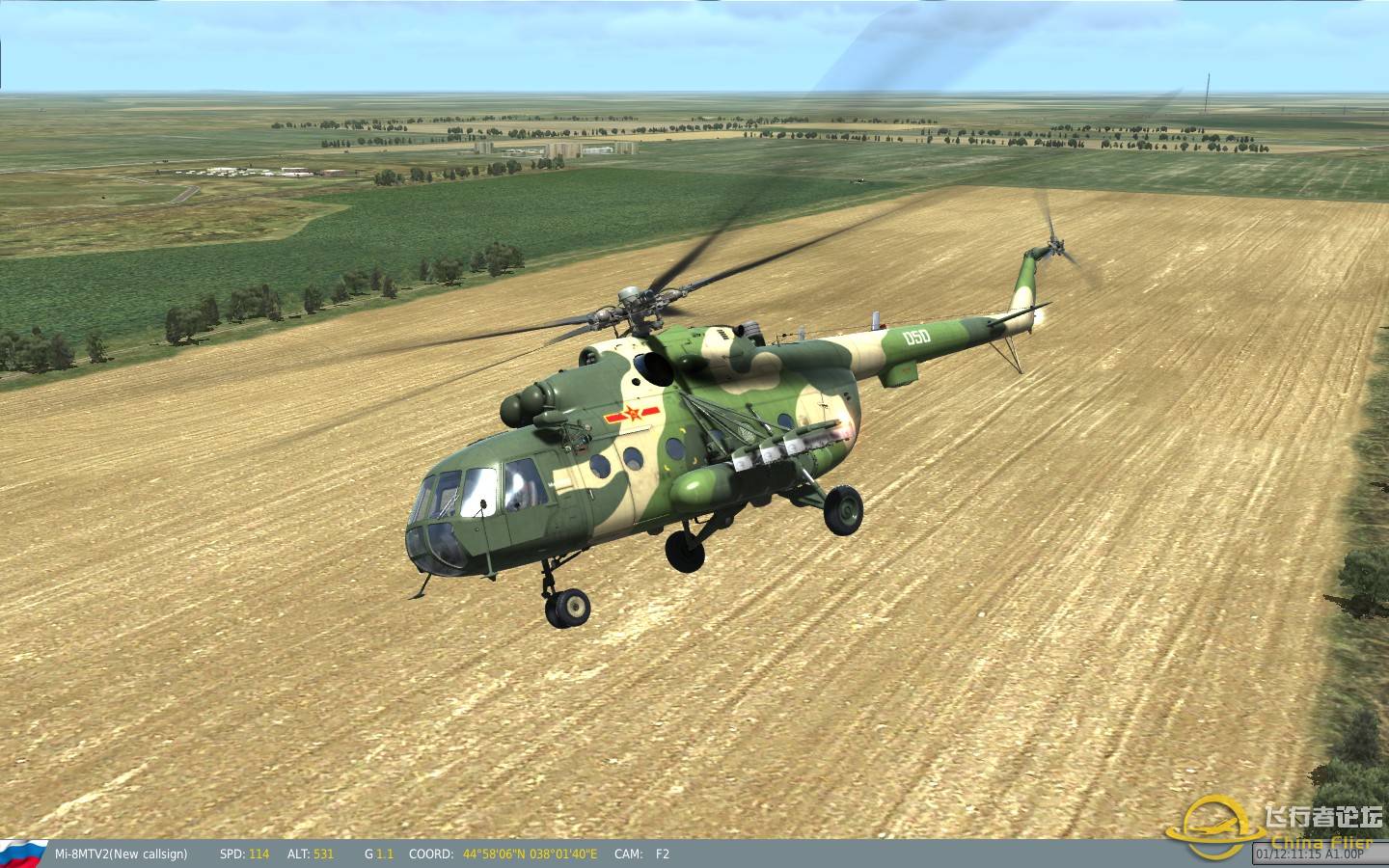
Task: Click the COORD coordinates readout
Action: [x=431, y=854]
